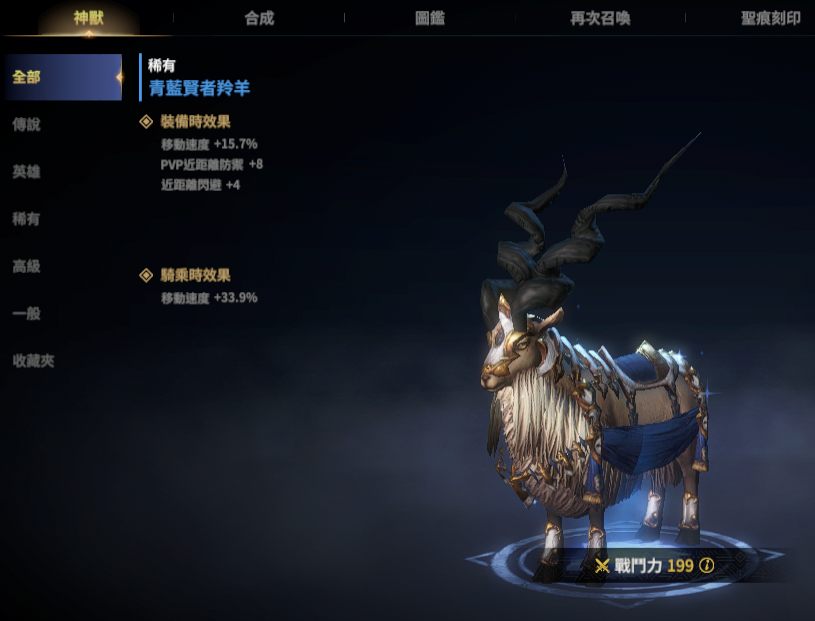Viewport: 815px width, 621px height.
Task: Click the info icon beside 戰鬥力 199
Action: pyautogui.click(x=707, y=566)
